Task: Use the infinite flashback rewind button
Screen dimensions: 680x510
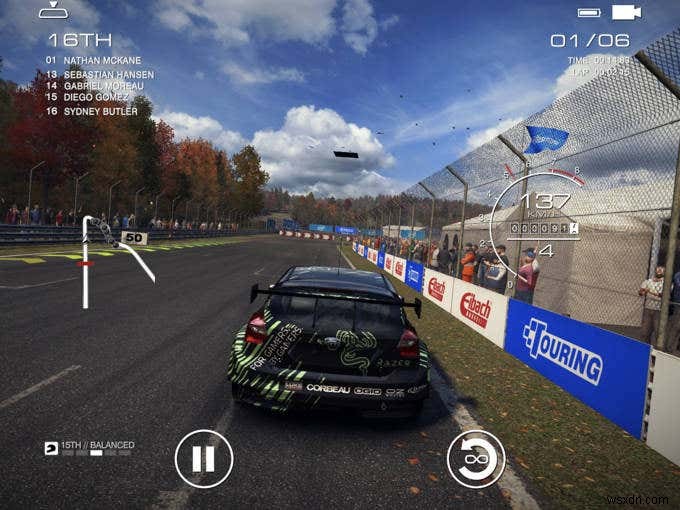Action: click(476, 458)
